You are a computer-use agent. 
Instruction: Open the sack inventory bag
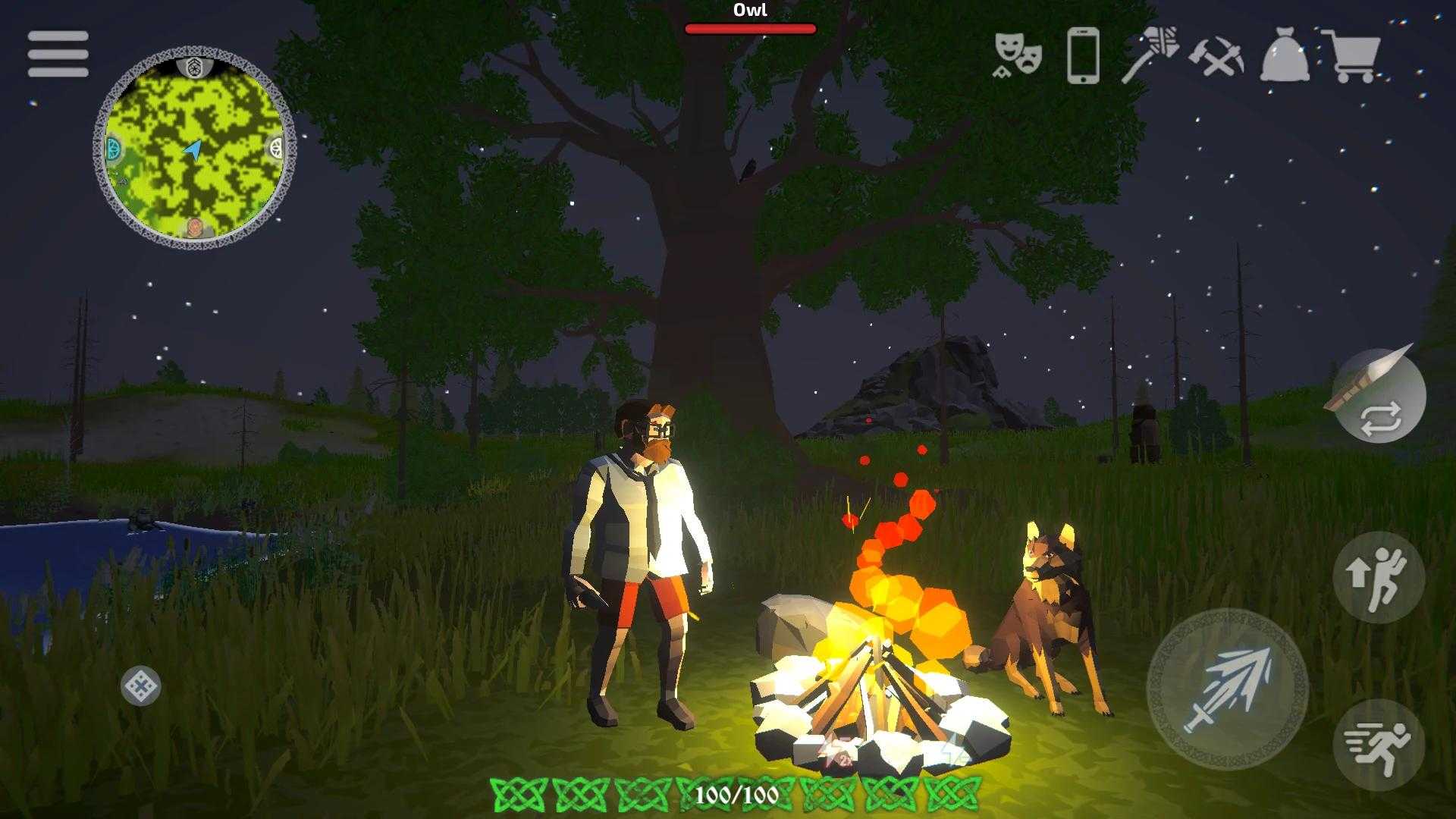point(1285,55)
